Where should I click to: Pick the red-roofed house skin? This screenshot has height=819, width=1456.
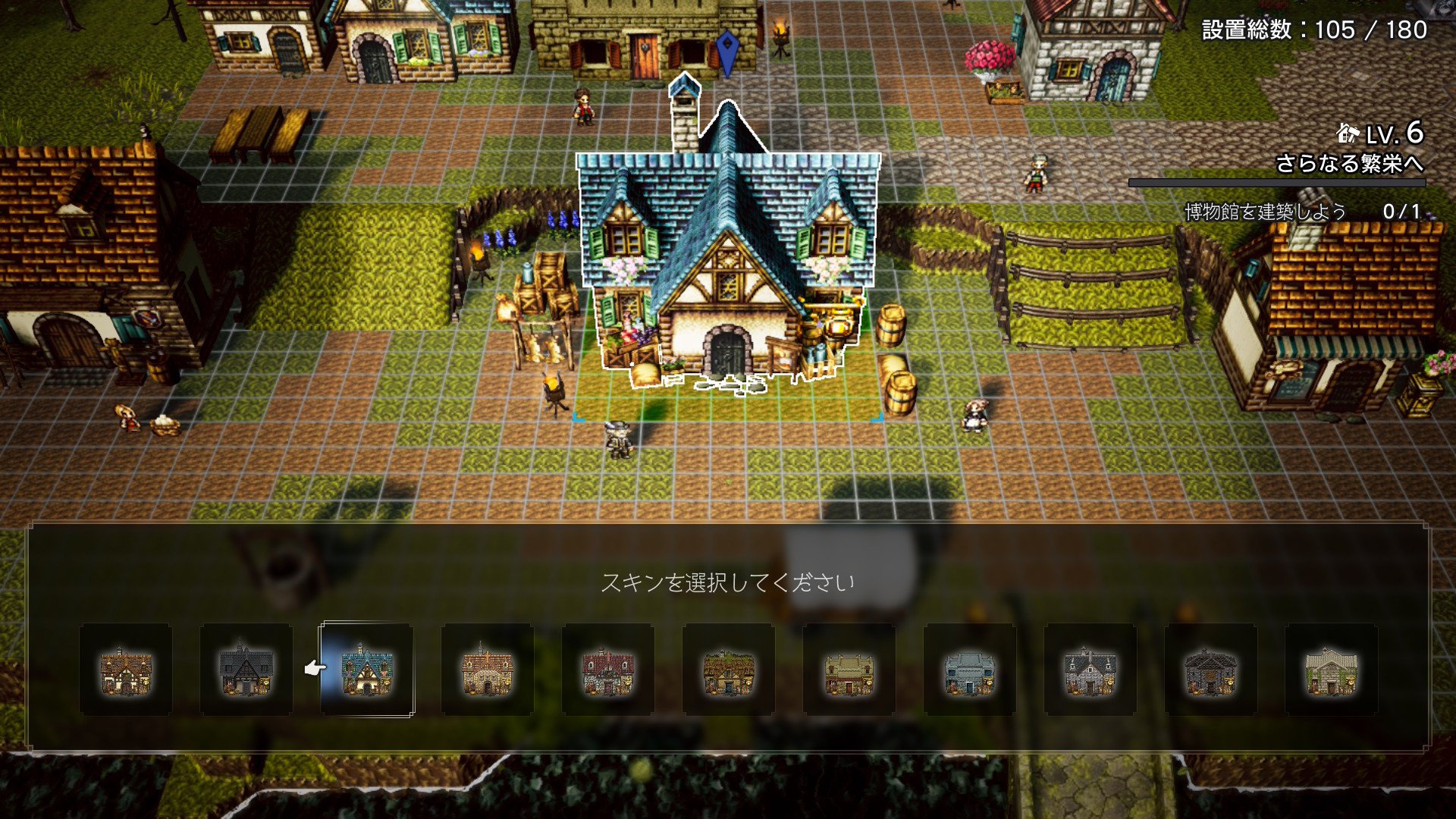[x=607, y=670]
